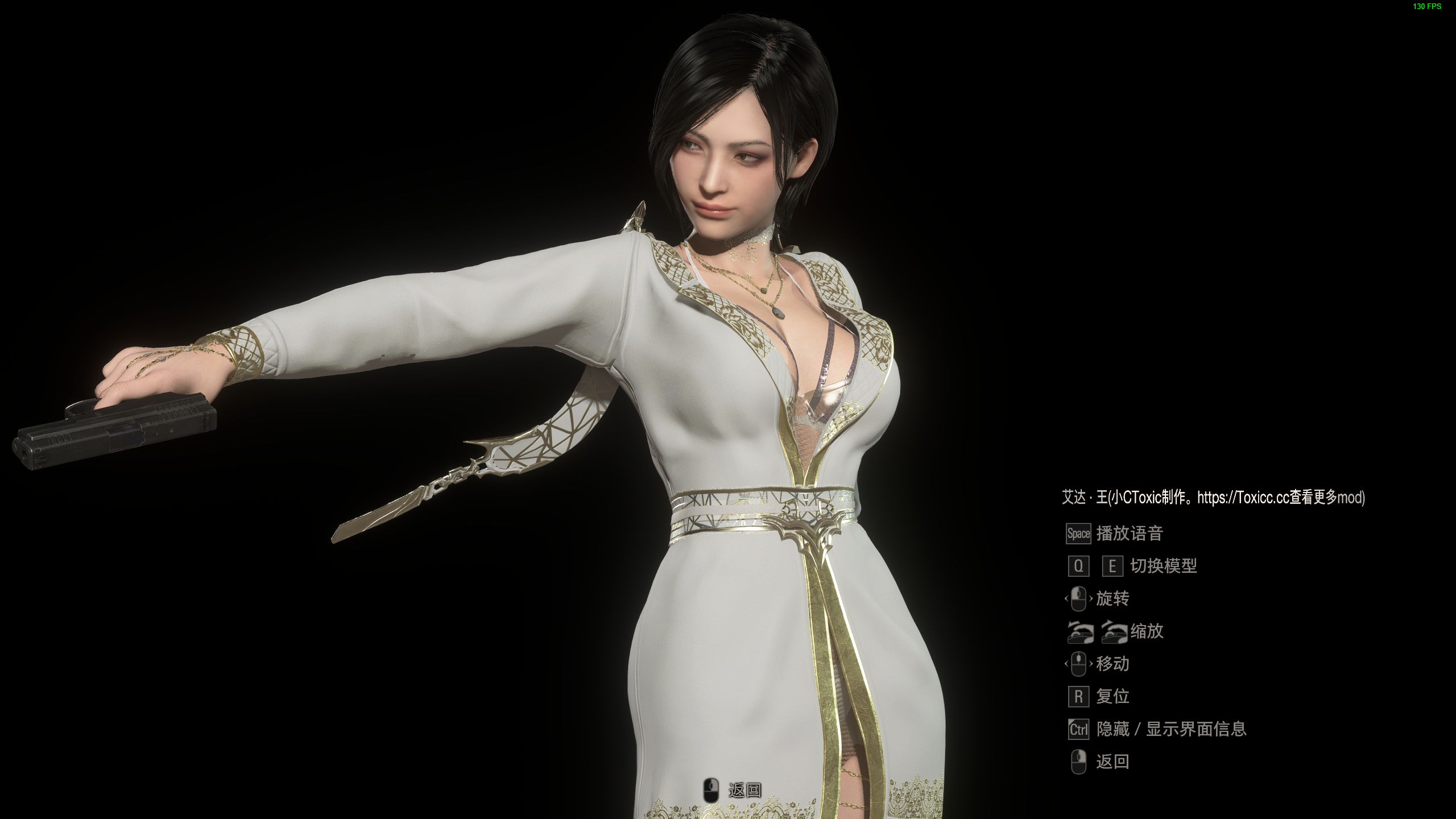Click the mouse icon beside 移动

(1079, 664)
